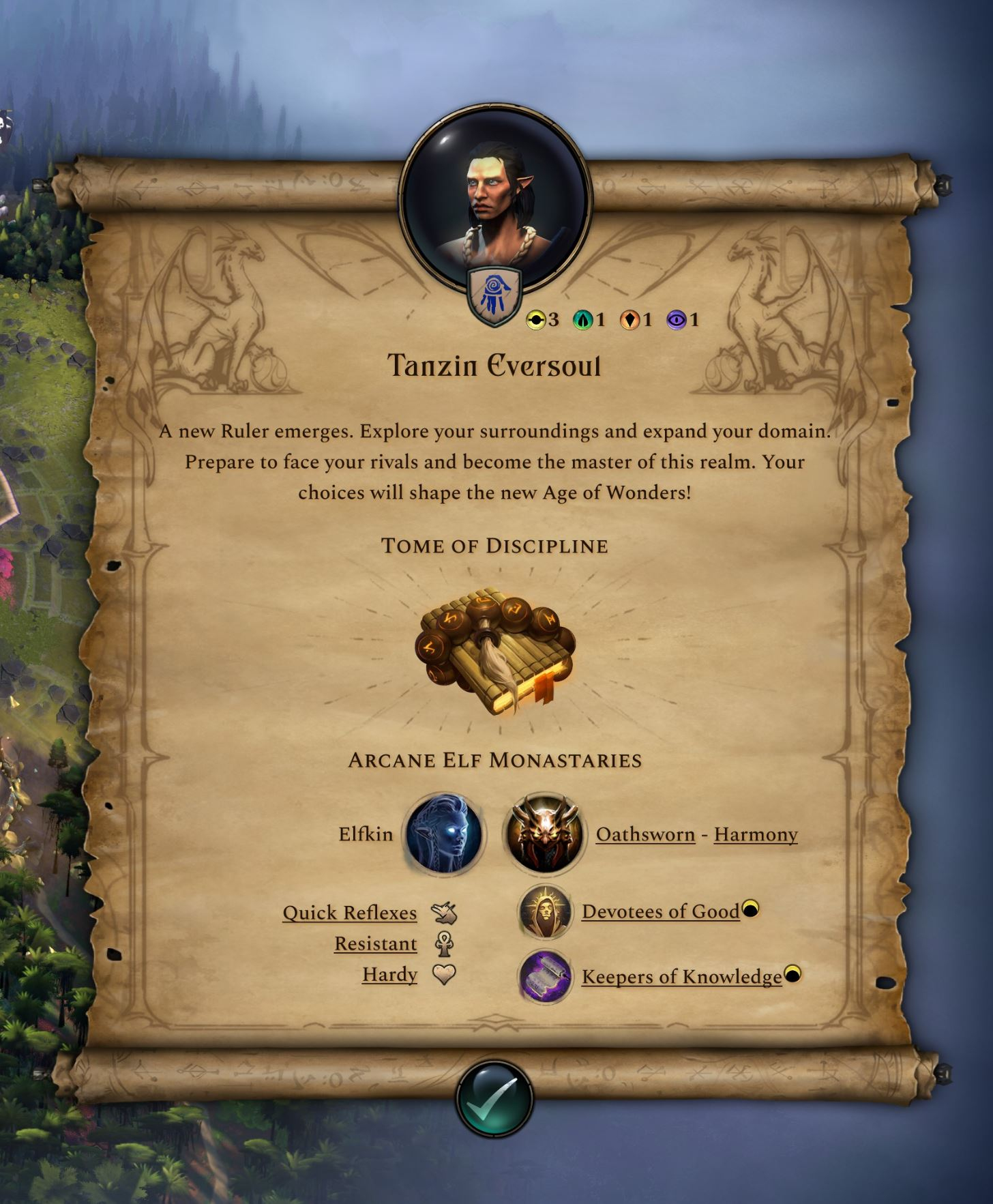Select the Oathsworn horned mask portrait
The width and height of the screenshot is (993, 1204).
click(544, 834)
